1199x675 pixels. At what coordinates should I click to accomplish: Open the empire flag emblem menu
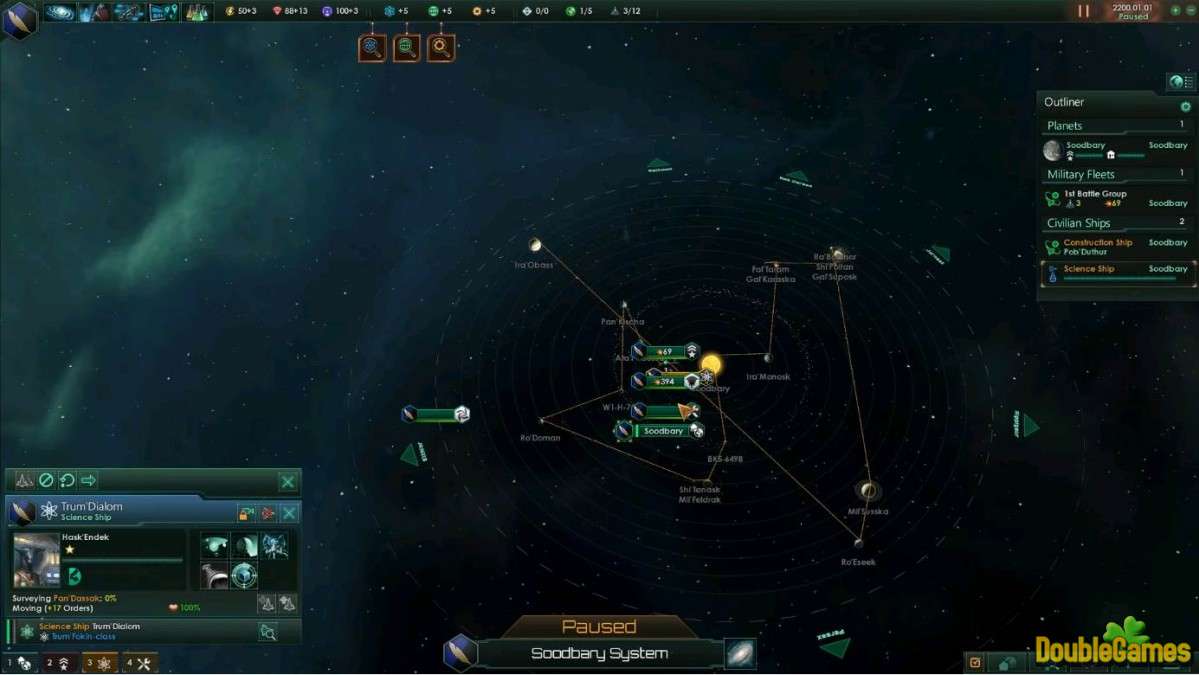click(x=18, y=18)
